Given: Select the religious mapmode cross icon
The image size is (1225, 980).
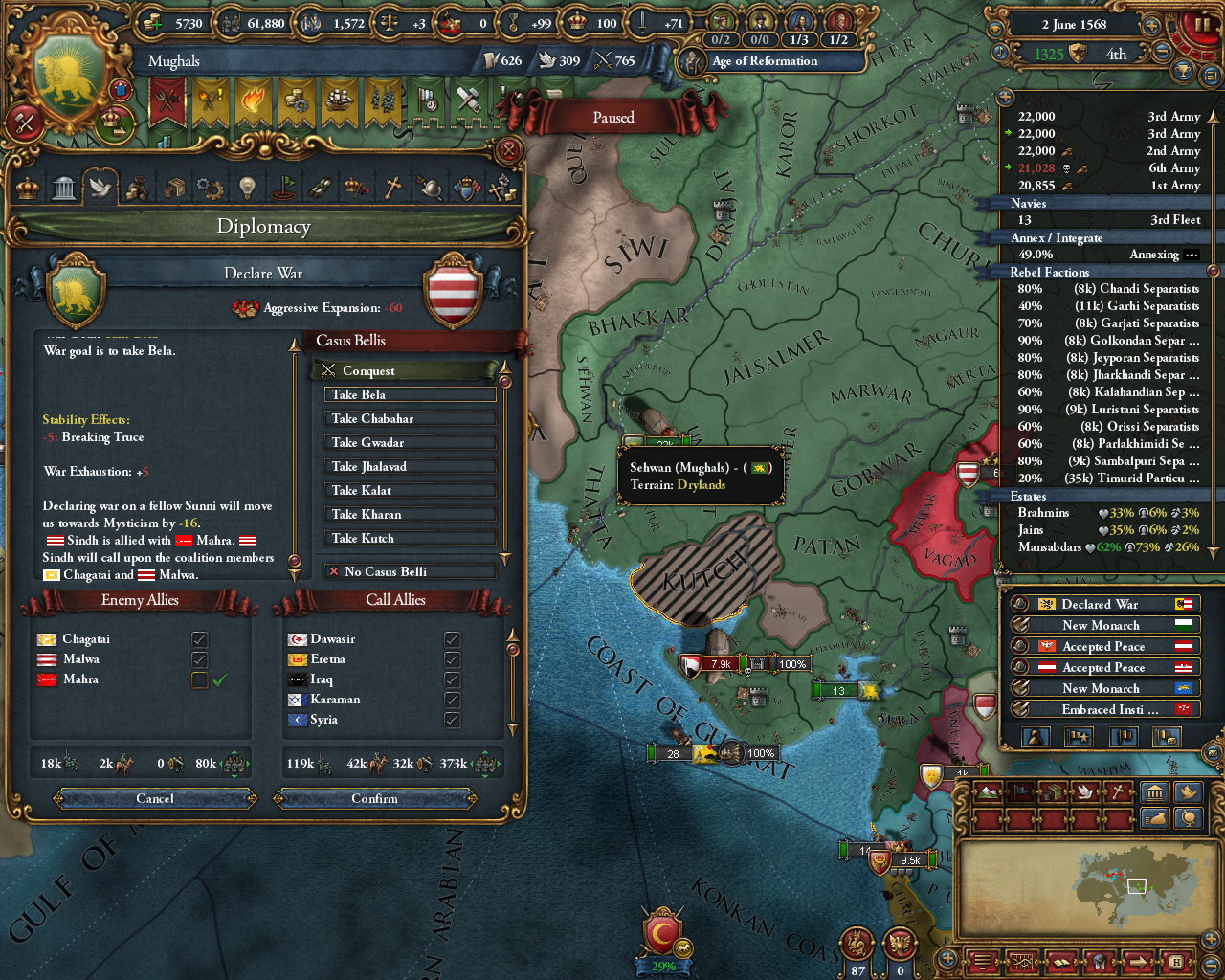Looking at the screenshot, I should pyautogui.click(x=1120, y=792).
